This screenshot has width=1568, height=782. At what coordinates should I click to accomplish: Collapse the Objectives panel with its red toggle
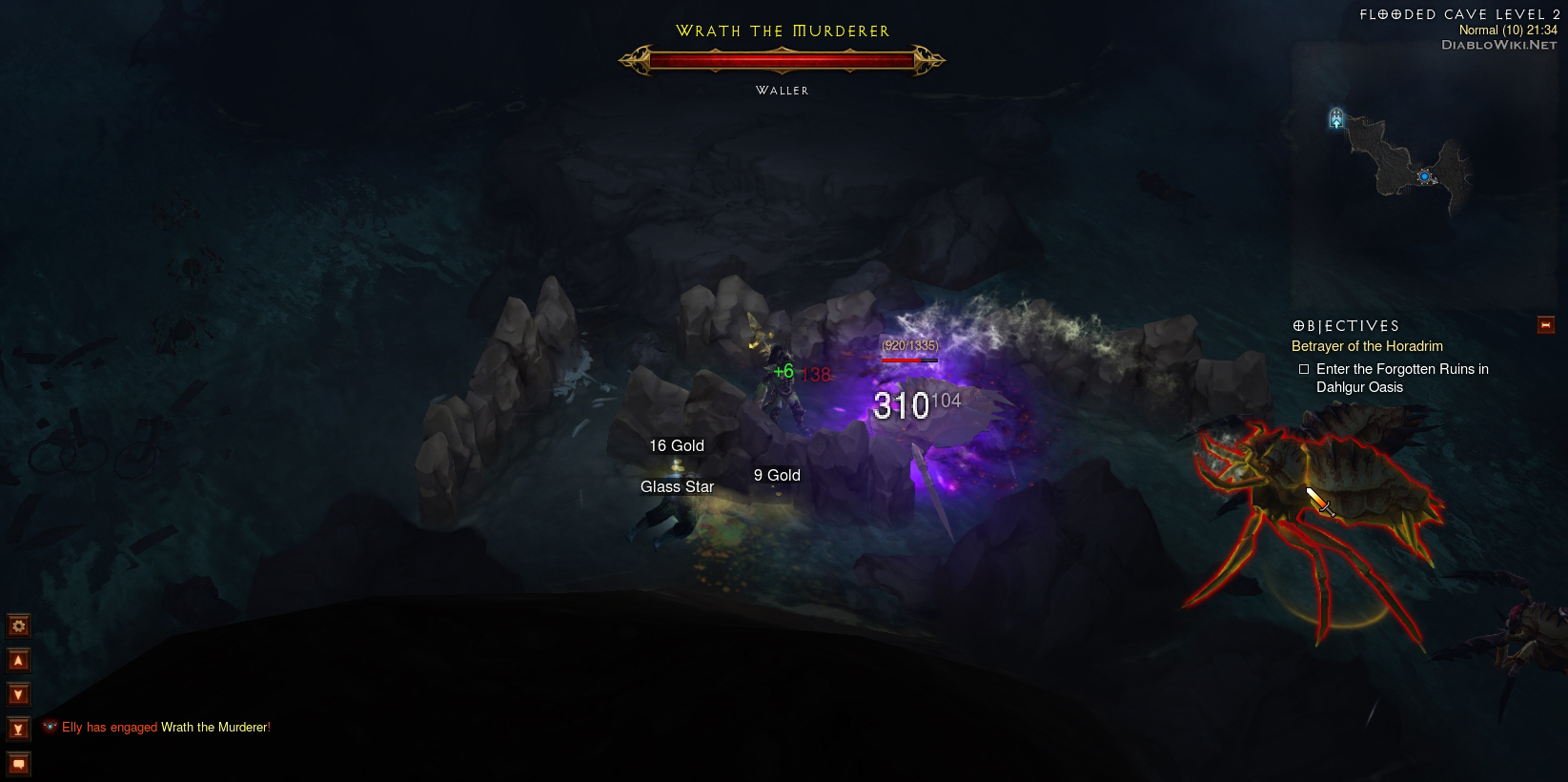[1545, 324]
